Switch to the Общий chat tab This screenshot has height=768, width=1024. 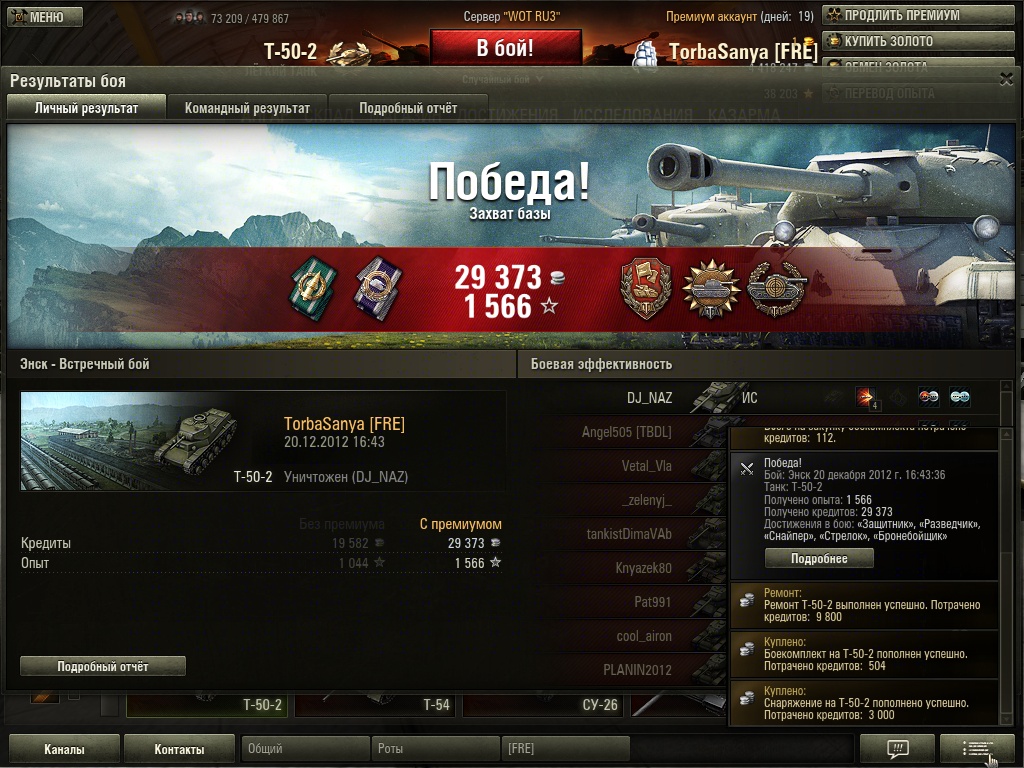(305, 749)
